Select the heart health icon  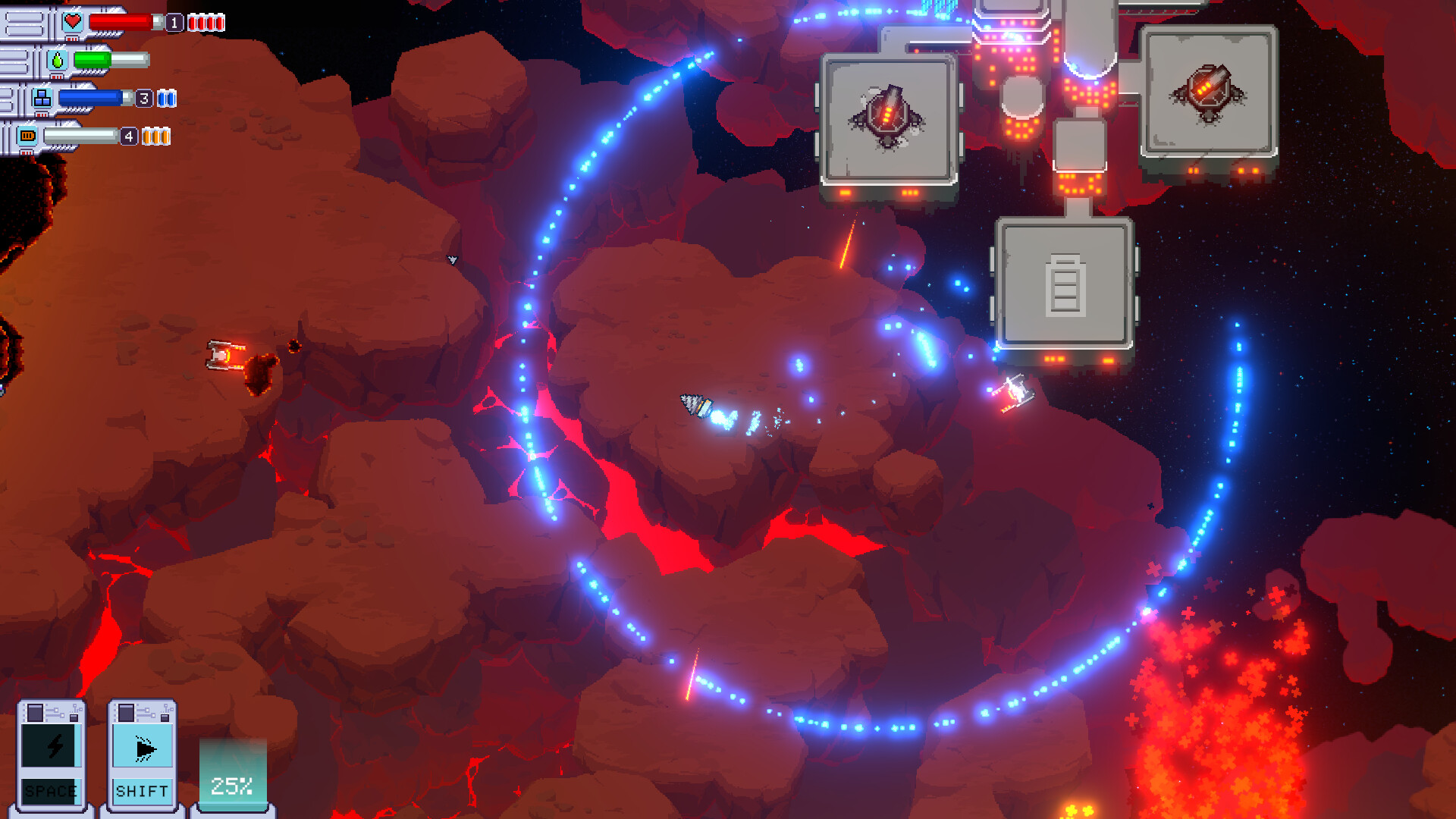[x=72, y=20]
